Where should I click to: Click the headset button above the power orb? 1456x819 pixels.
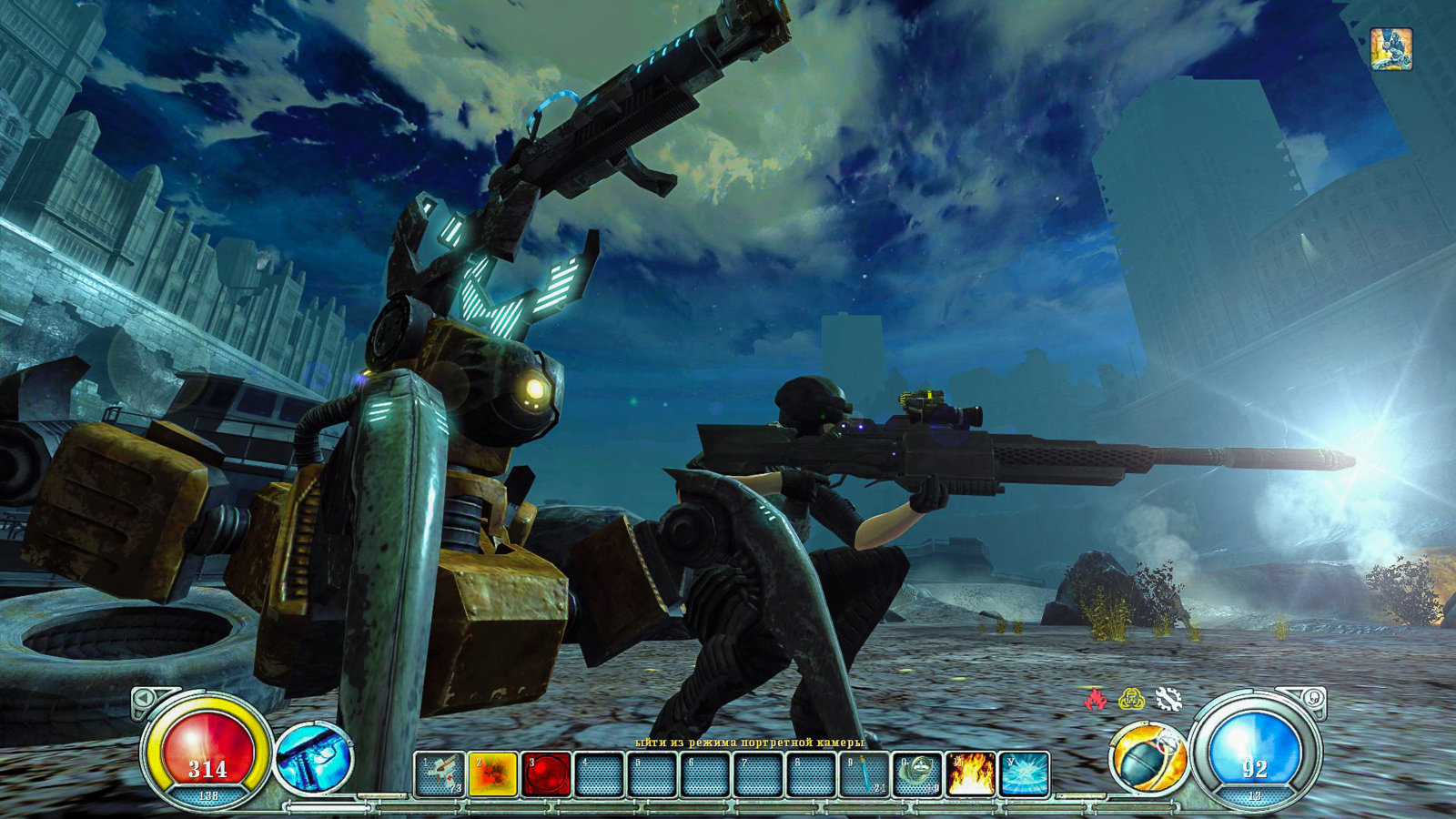pos(1313,699)
